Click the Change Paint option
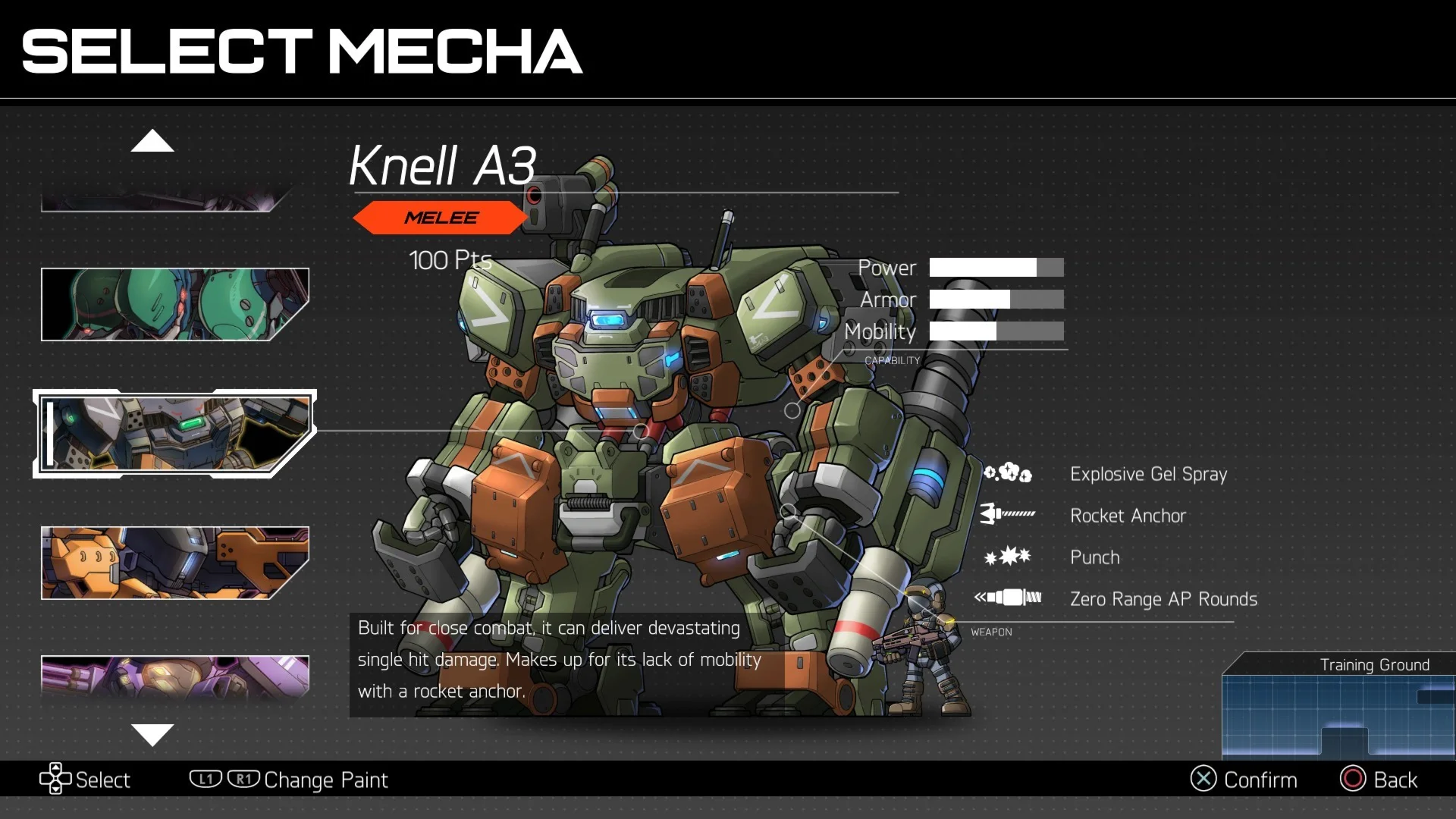The width and height of the screenshot is (1456, 819). (x=325, y=780)
